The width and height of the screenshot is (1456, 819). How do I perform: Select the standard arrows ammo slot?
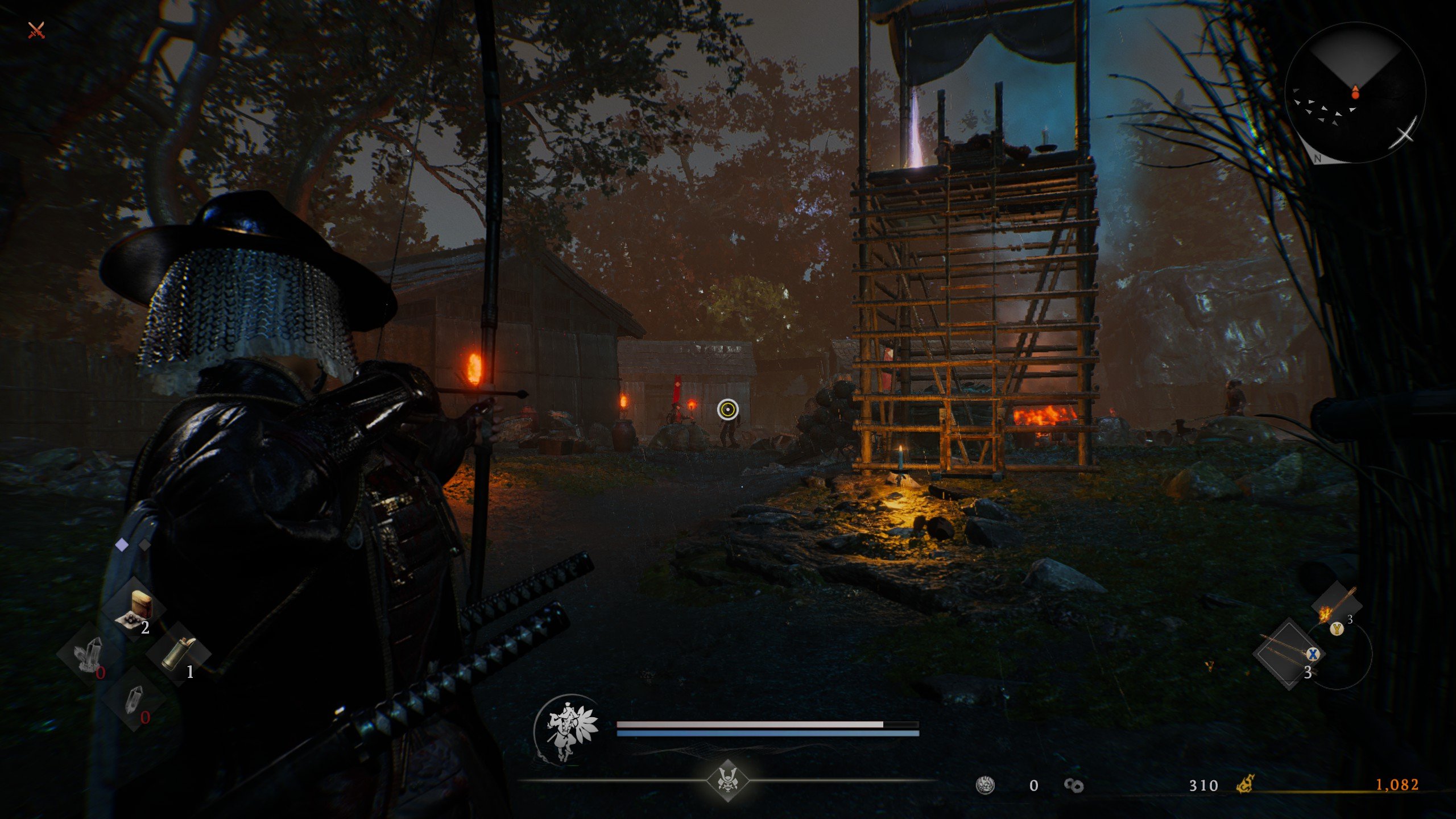tap(1289, 654)
